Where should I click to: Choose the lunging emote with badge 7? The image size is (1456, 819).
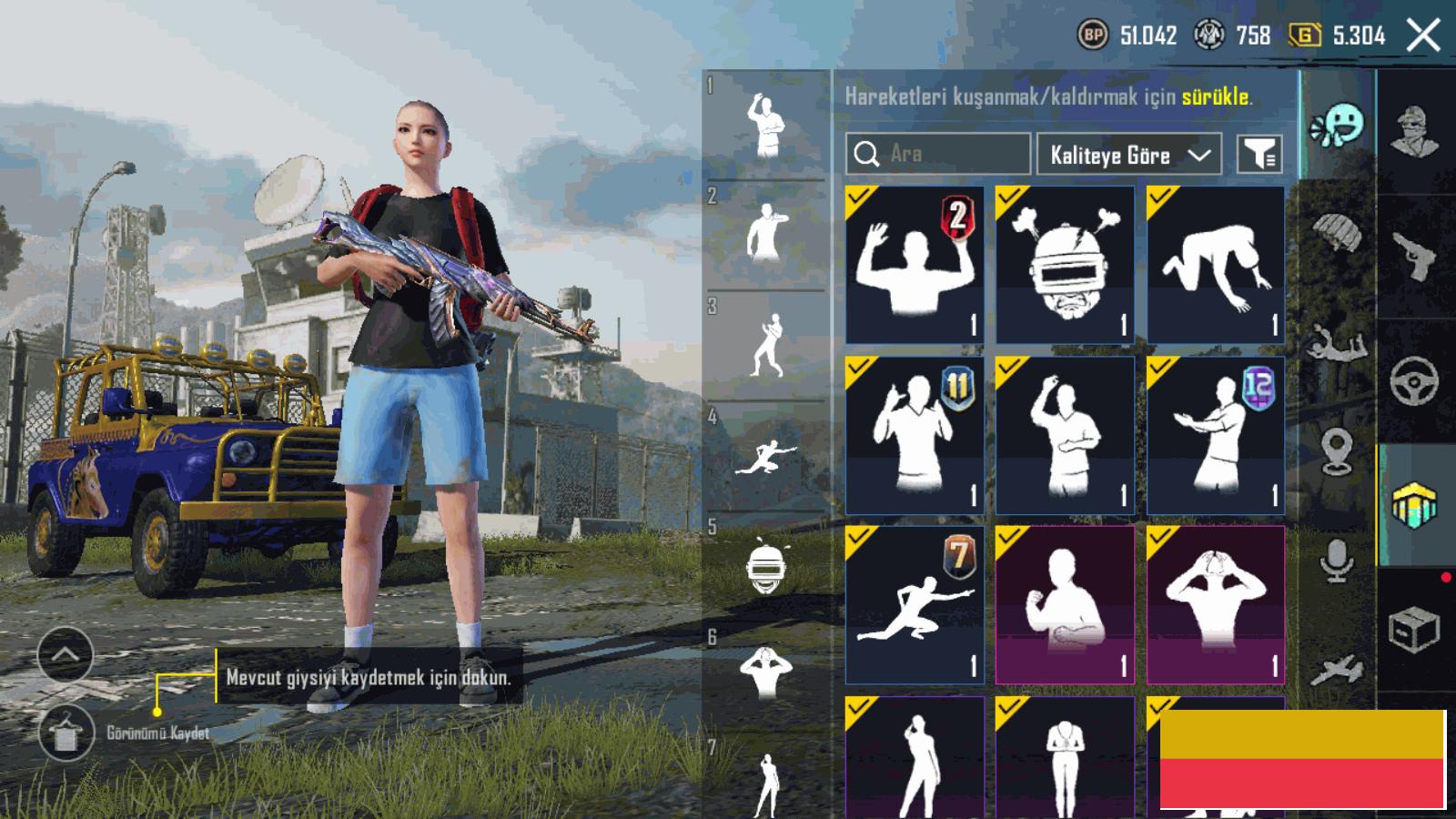click(914, 604)
